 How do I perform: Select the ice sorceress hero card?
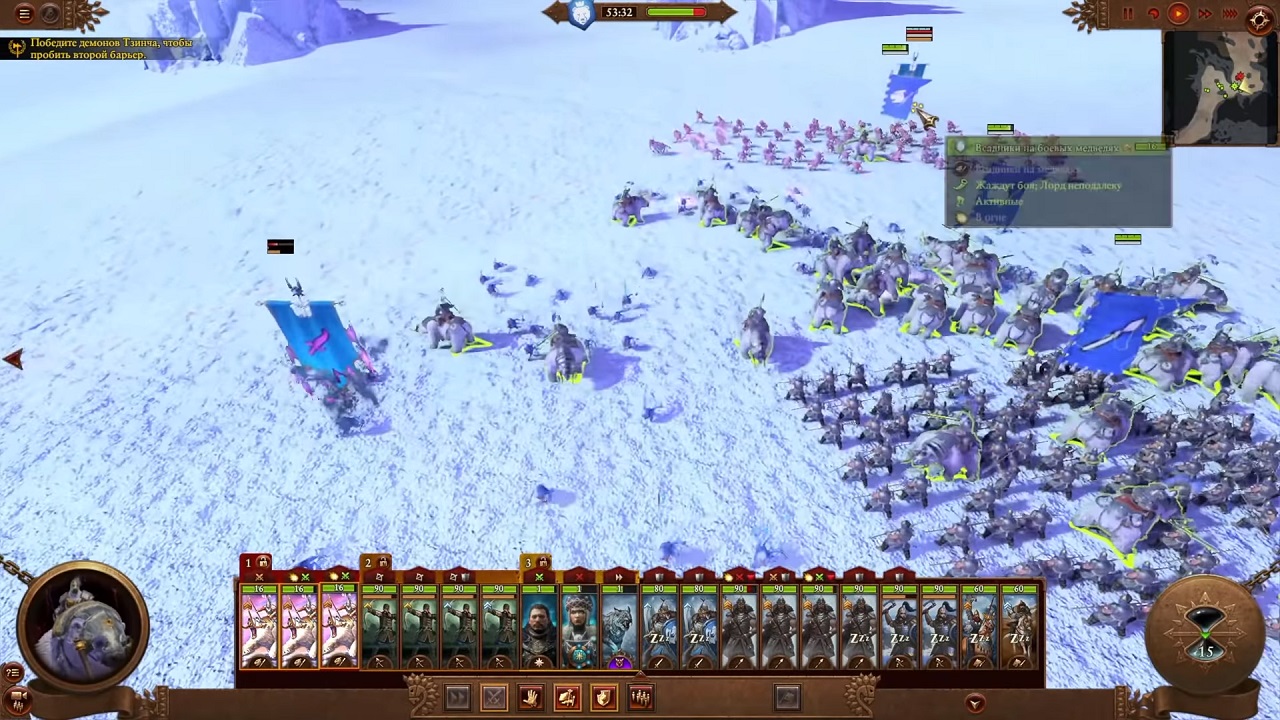[579, 625]
